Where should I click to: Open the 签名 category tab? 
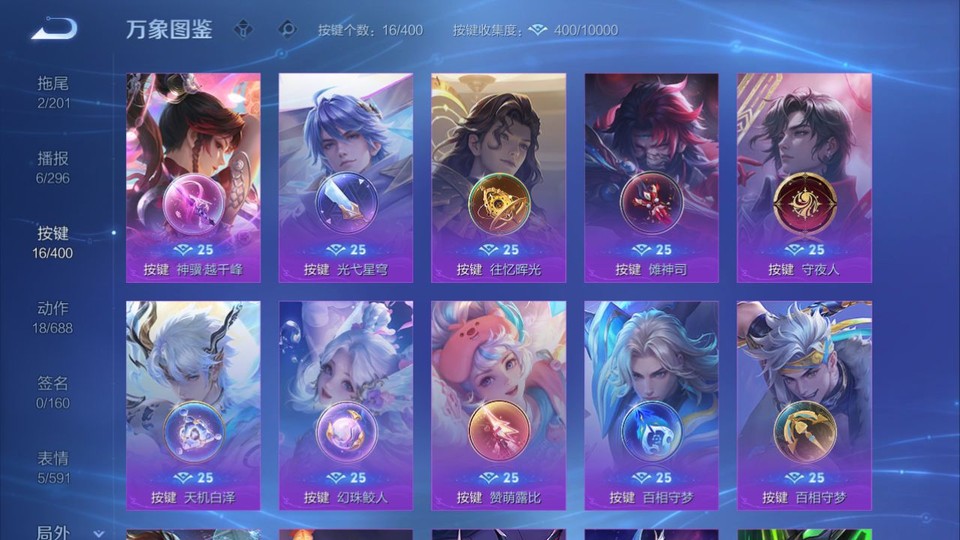pos(53,392)
